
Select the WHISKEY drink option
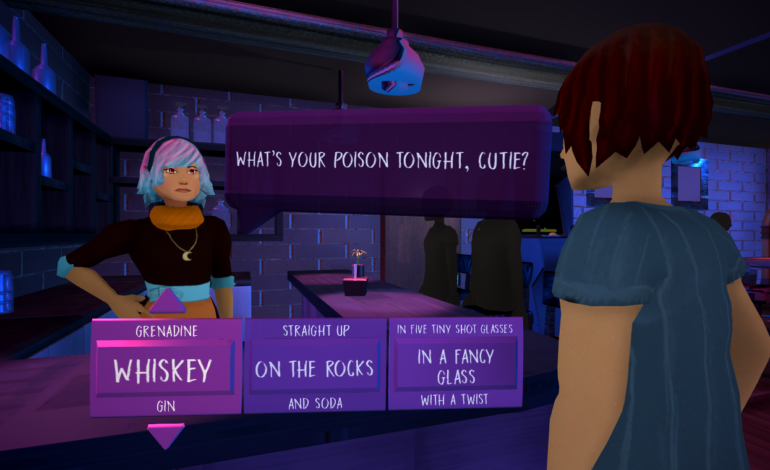click(x=163, y=371)
